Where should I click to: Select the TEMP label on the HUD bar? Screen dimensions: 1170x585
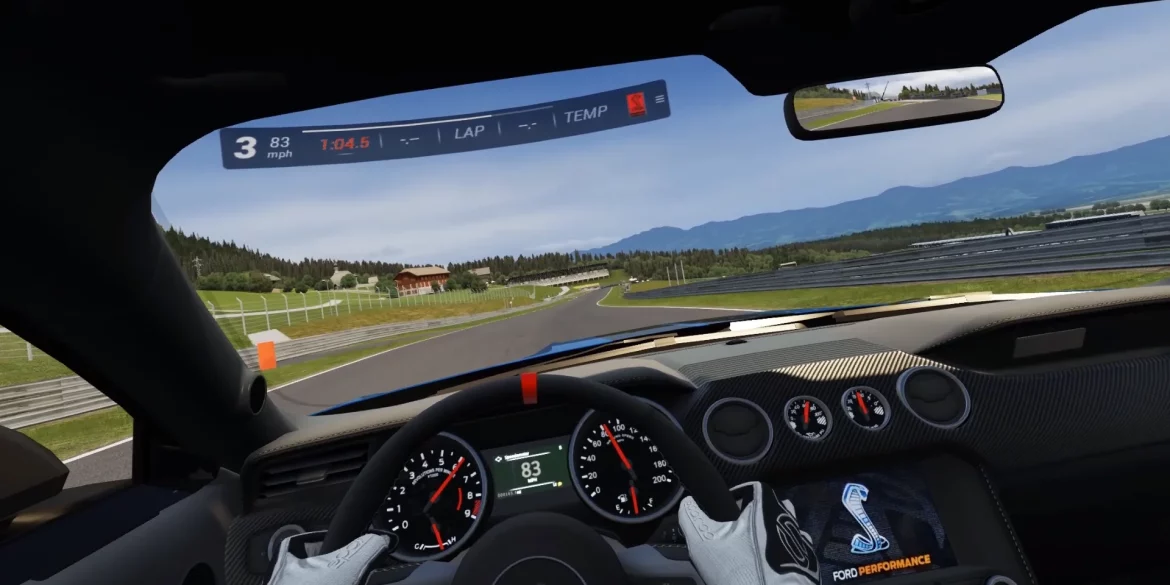[x=585, y=115]
